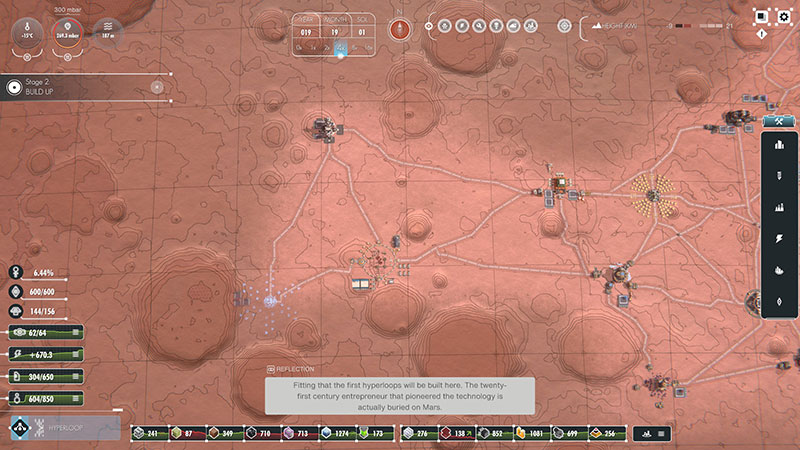This screenshot has height=450, width=800.
Task: Toggle the eye overlay visibility icon
Action: click(429, 26)
